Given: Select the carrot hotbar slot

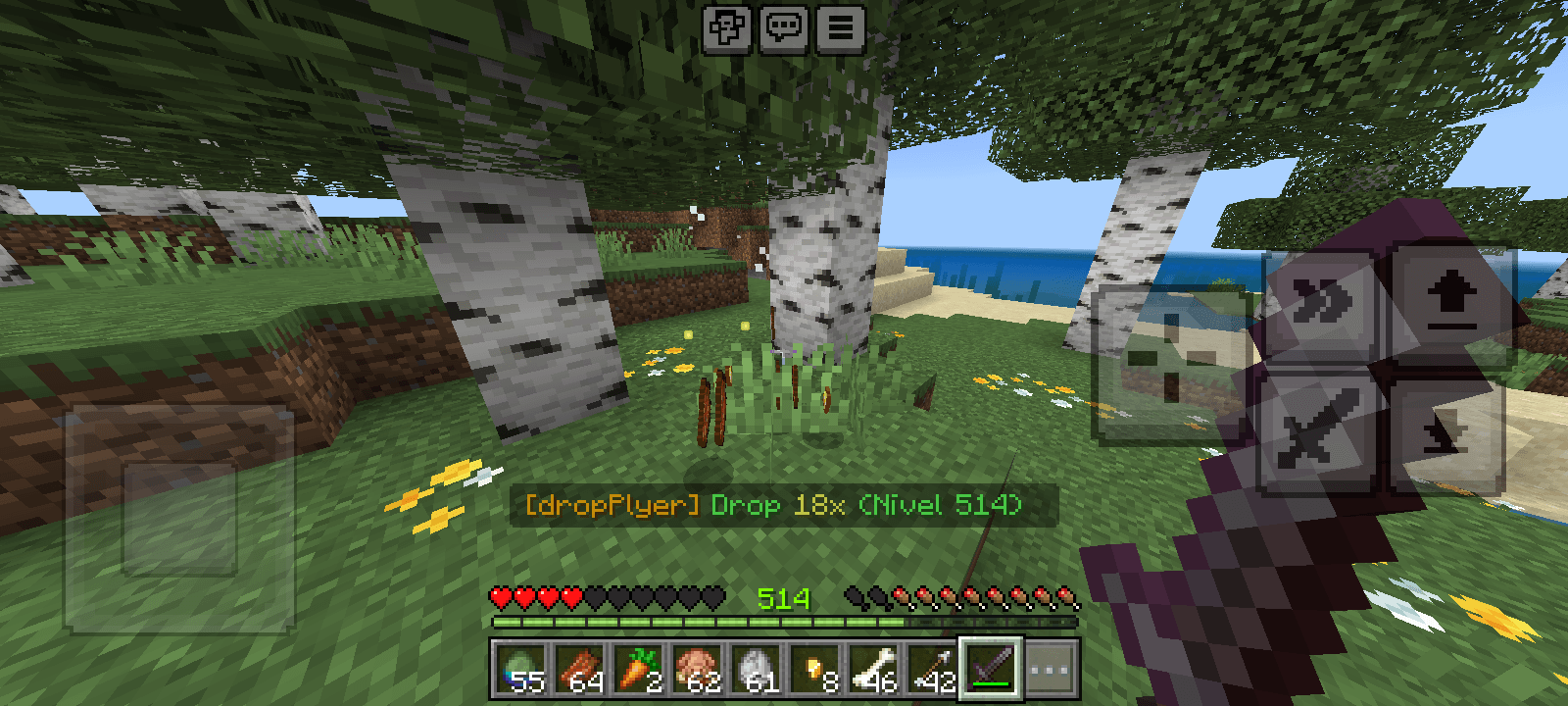Looking at the screenshot, I should pos(640,669).
